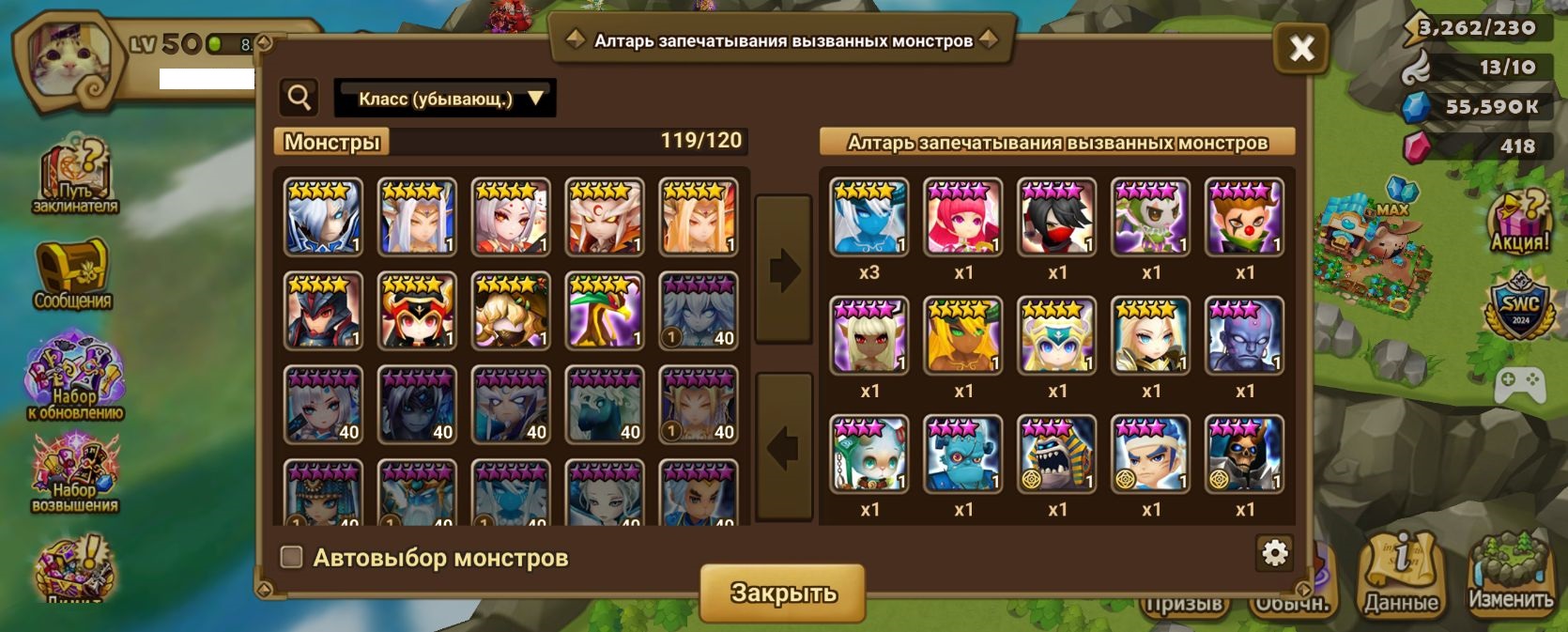Toggle the Автовыбор монстров checkbox
The width and height of the screenshot is (1568, 632).
pos(292,558)
